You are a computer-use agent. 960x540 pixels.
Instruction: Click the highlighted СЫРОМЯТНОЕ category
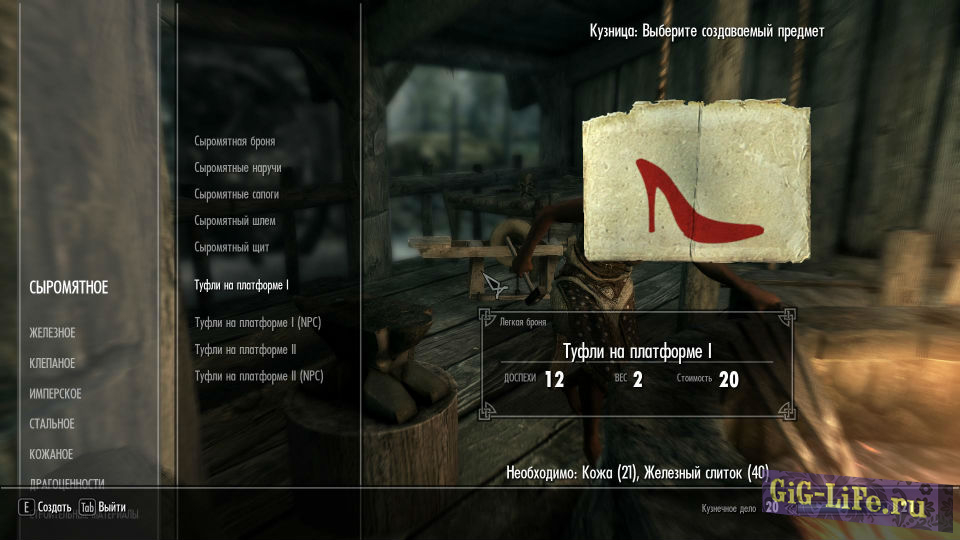click(x=69, y=288)
